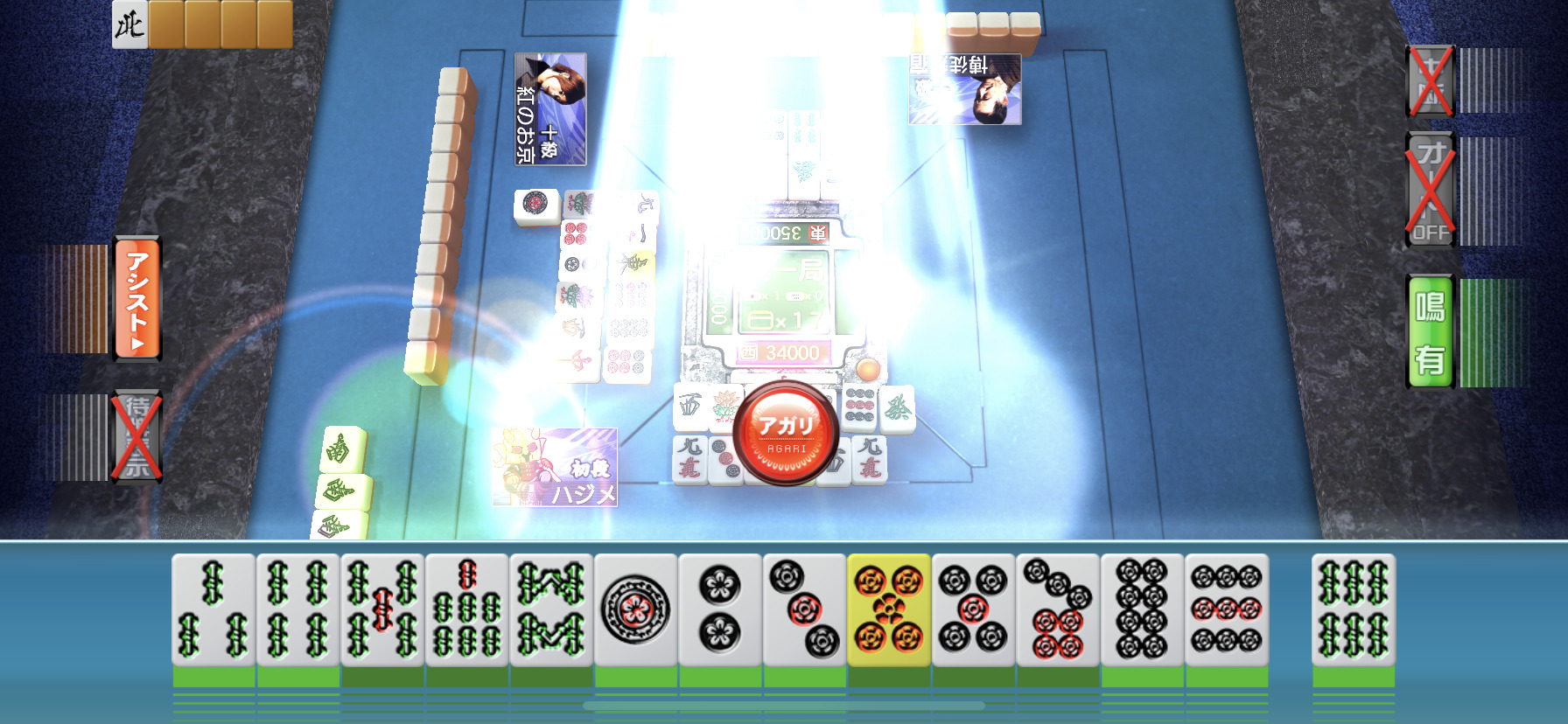Click the crossed-out 中断 suspend button
Screen dimensions: 1568x724
(1430, 81)
